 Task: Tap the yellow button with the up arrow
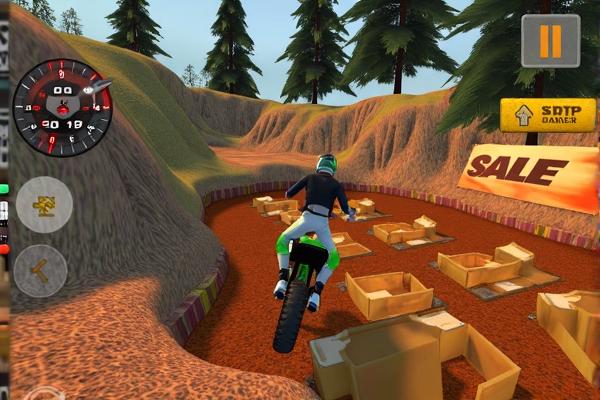click(x=548, y=115)
